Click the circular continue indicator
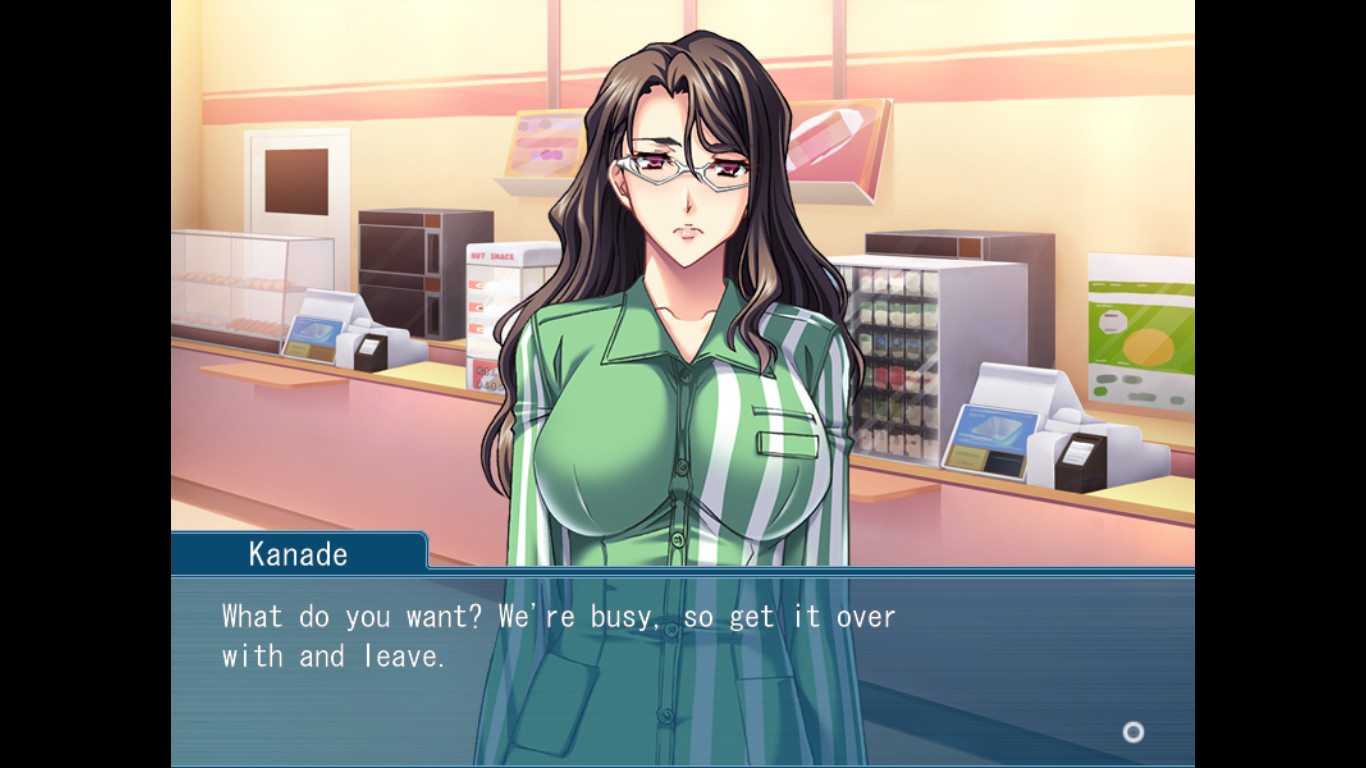 pos(1133,733)
